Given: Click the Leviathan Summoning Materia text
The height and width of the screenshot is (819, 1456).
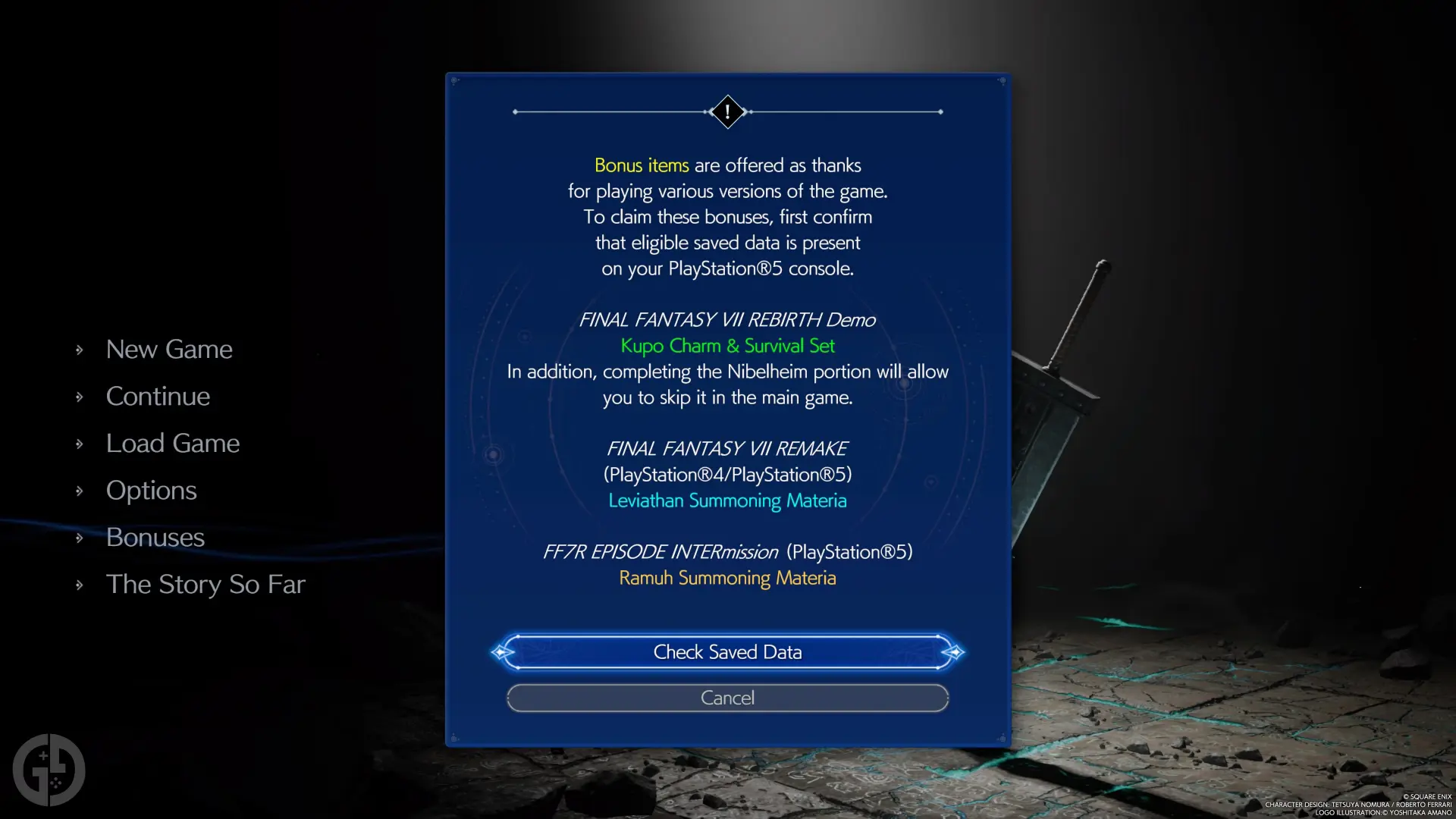Looking at the screenshot, I should [727, 500].
